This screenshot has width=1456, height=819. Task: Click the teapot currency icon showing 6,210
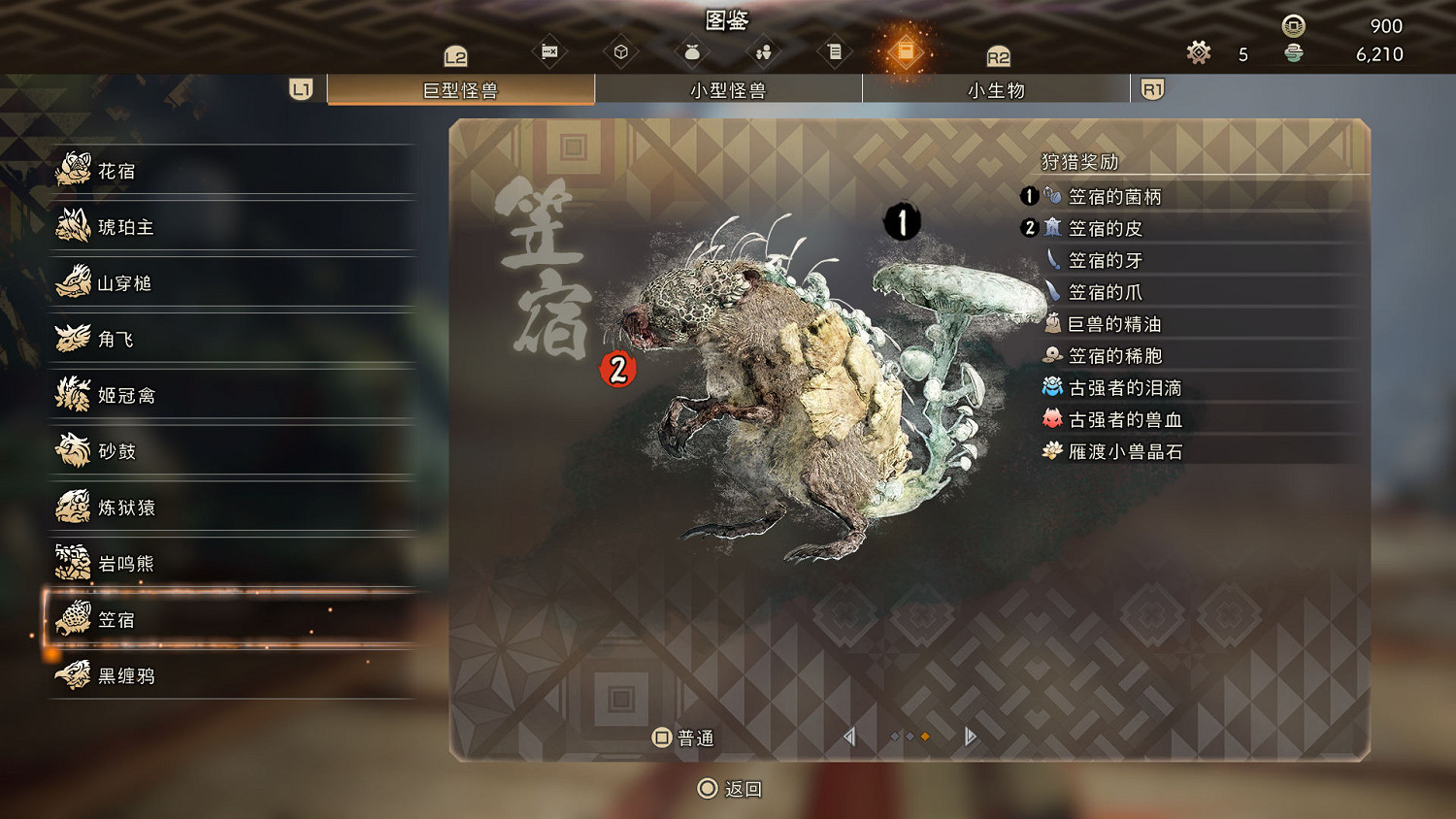point(1295,54)
